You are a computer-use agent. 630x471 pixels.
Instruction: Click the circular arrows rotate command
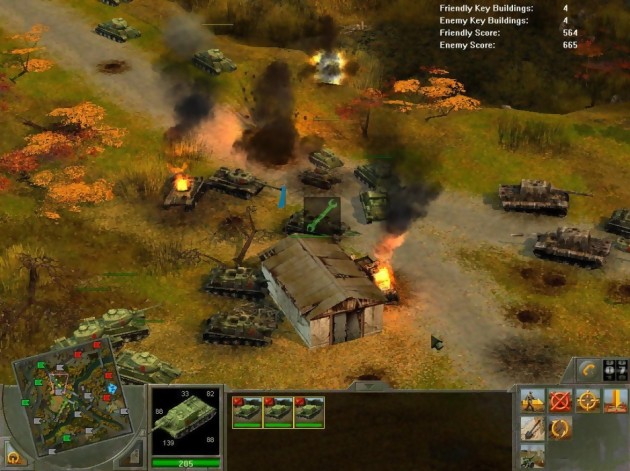click(x=560, y=430)
